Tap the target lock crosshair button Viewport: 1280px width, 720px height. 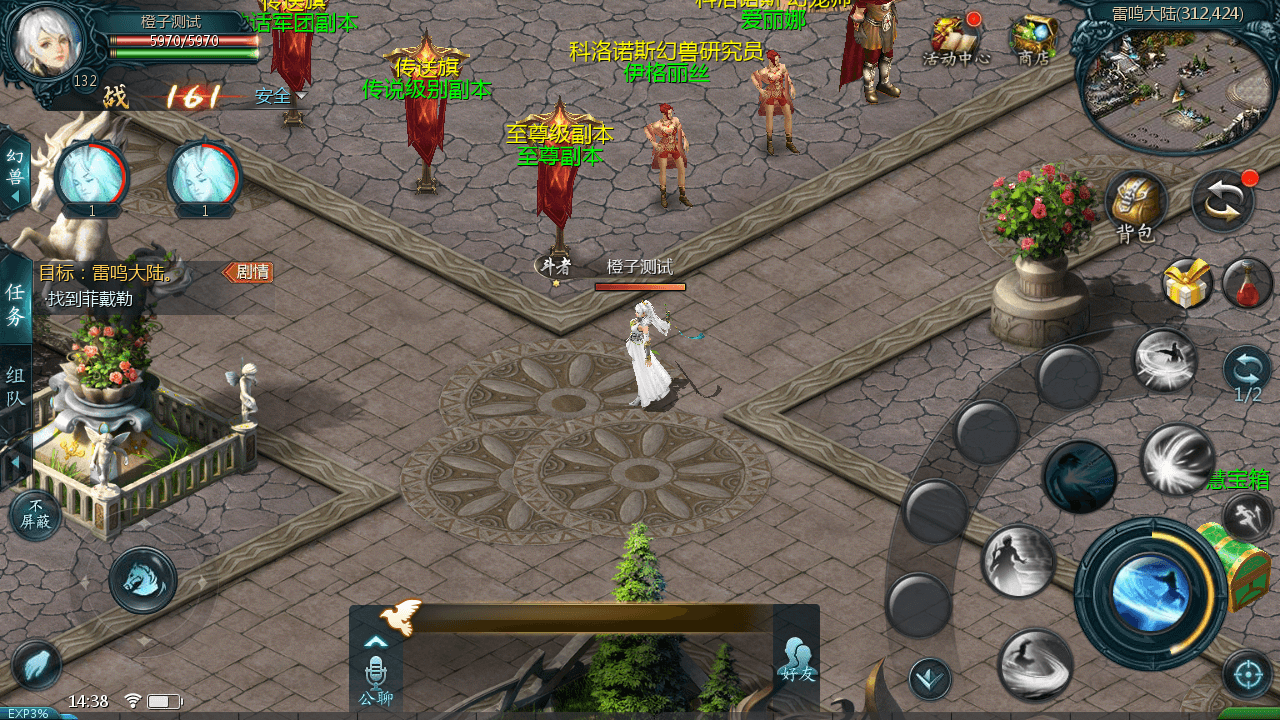(x=1247, y=673)
